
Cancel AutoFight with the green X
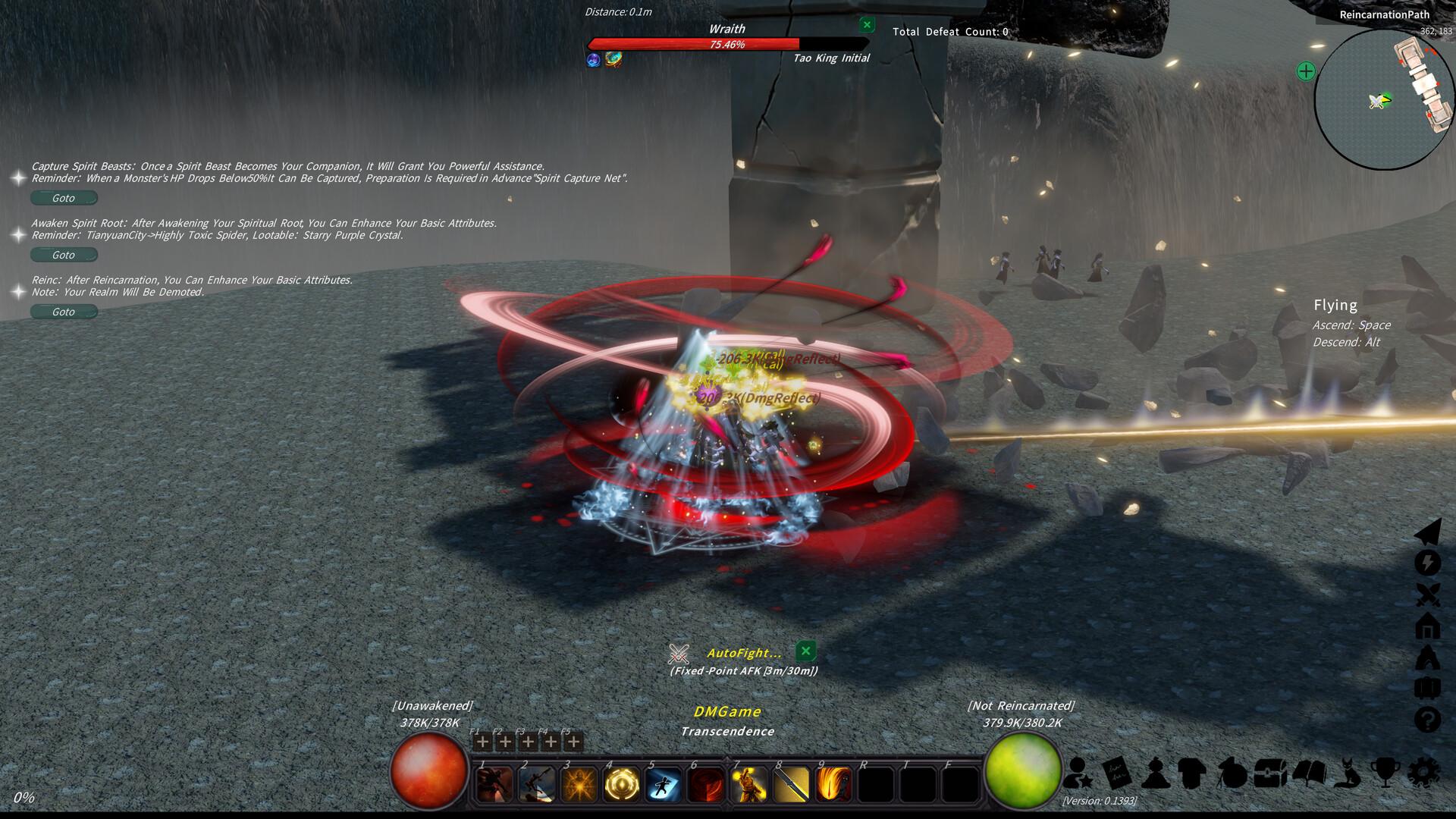pos(805,651)
